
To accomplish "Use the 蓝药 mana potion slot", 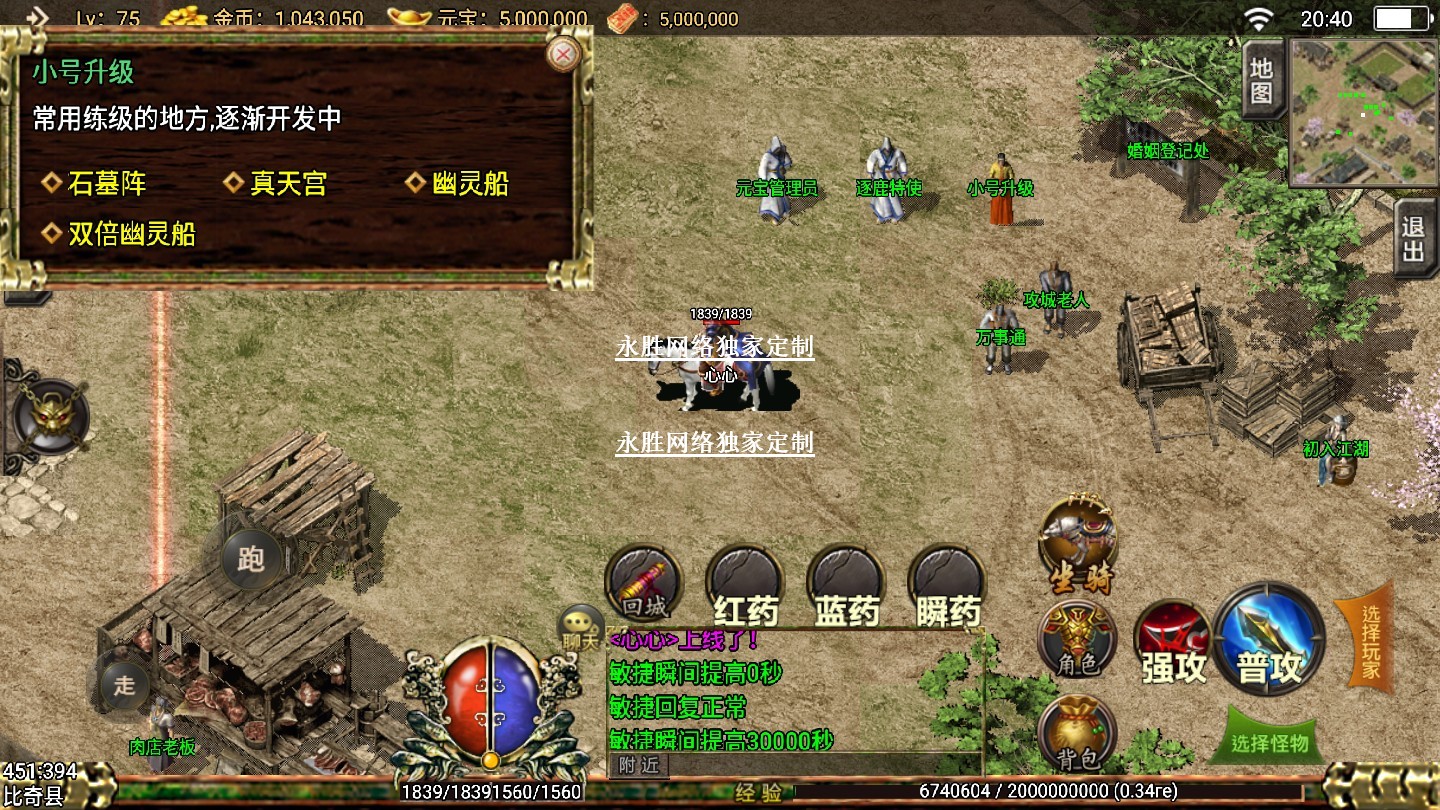I will (x=847, y=586).
